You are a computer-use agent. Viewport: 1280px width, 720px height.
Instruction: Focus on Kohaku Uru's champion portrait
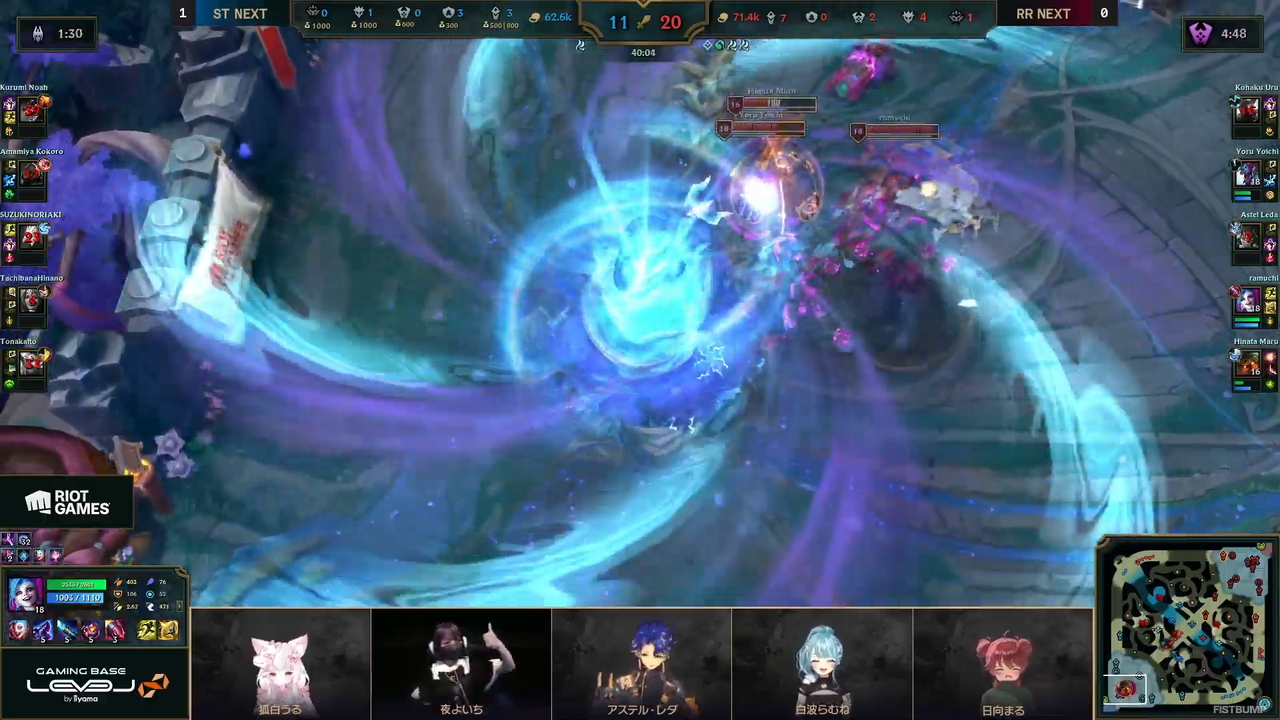pyautogui.click(x=1247, y=111)
